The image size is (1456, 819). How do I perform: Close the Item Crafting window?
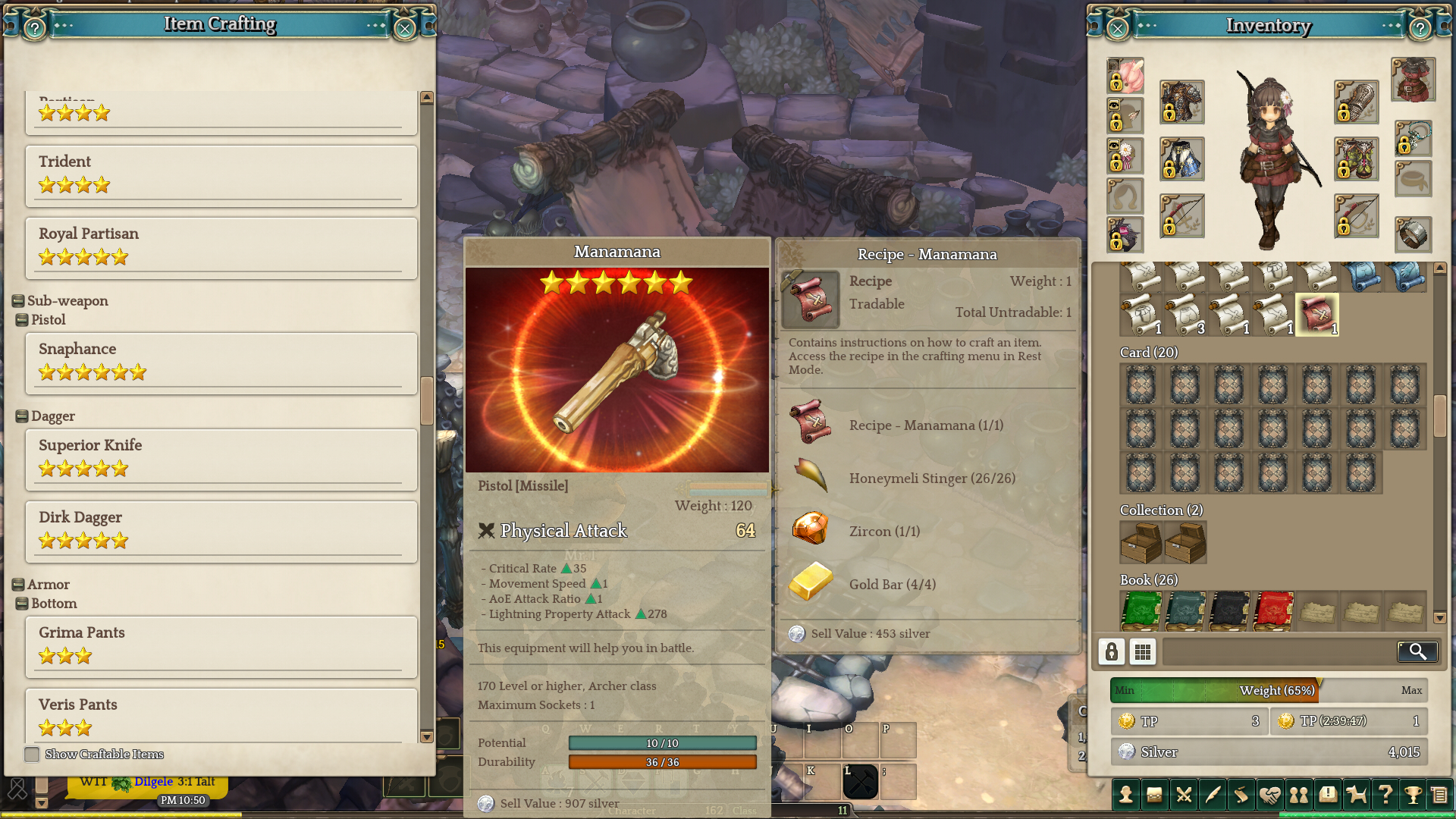[x=405, y=29]
